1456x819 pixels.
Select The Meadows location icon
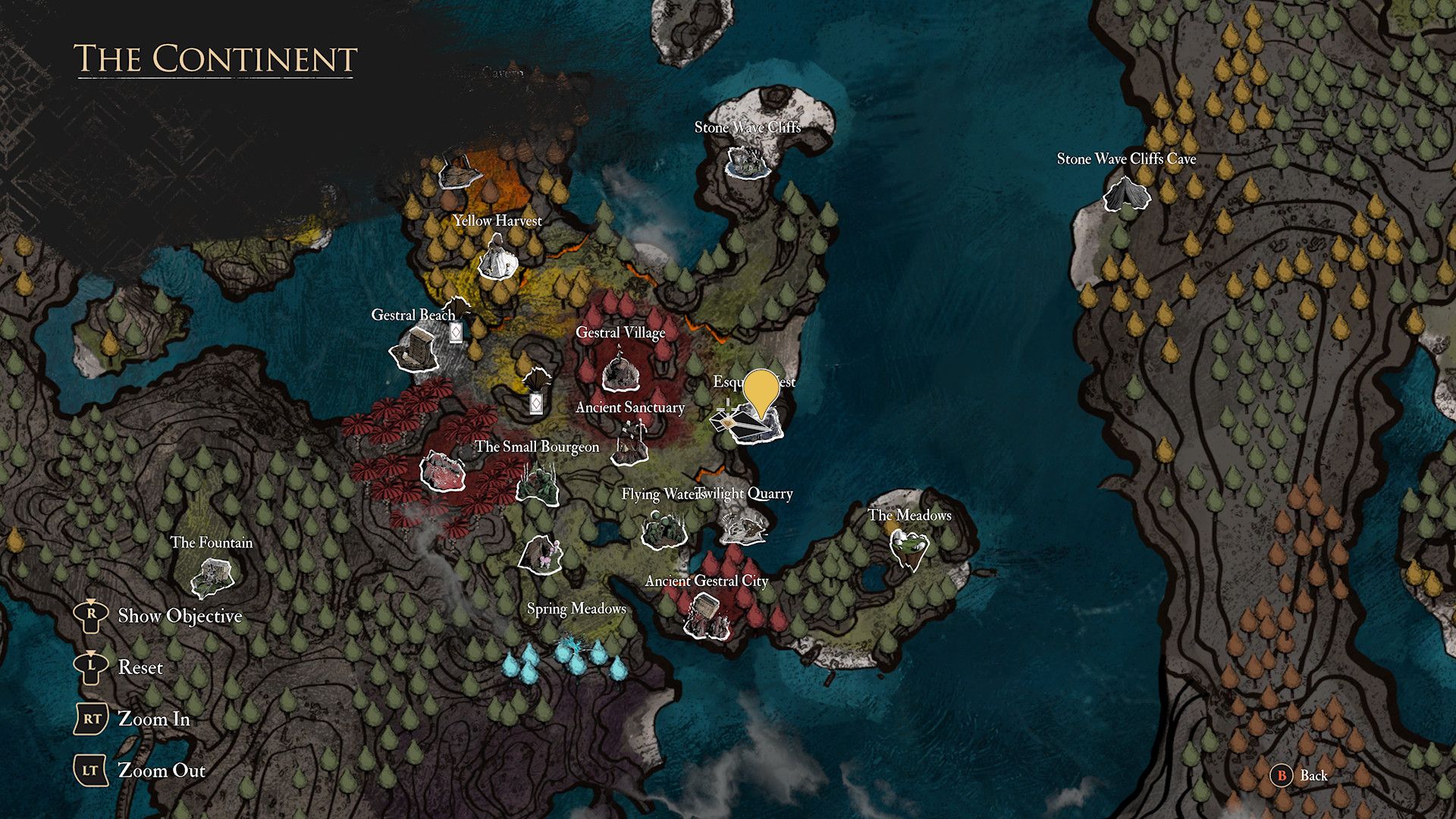pyautogui.click(x=908, y=548)
